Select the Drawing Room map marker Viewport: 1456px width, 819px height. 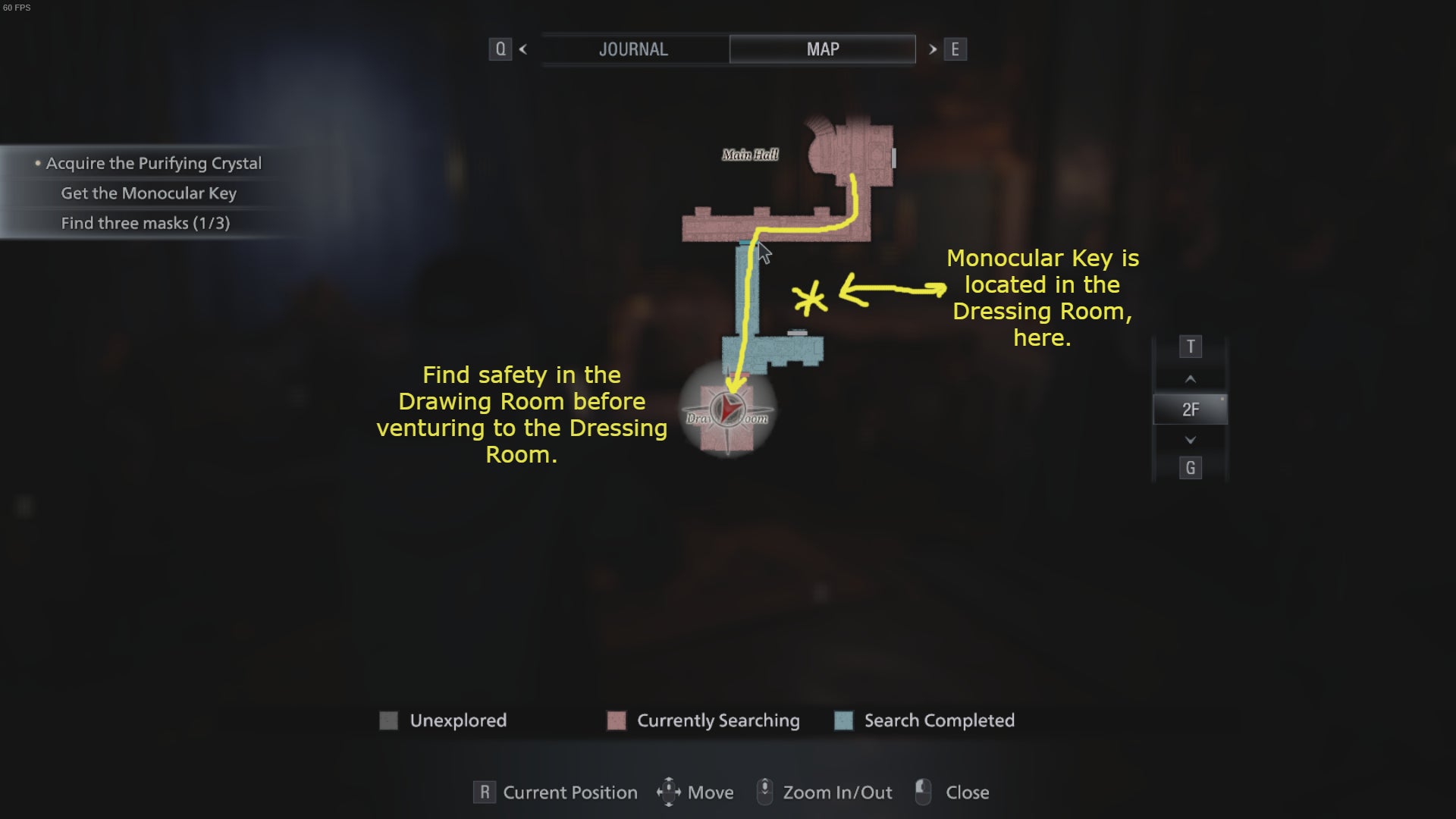(x=726, y=409)
